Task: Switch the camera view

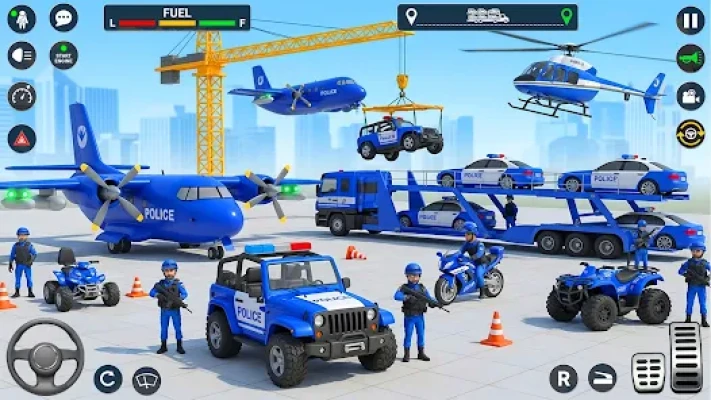Action: pyautogui.click(x=690, y=95)
